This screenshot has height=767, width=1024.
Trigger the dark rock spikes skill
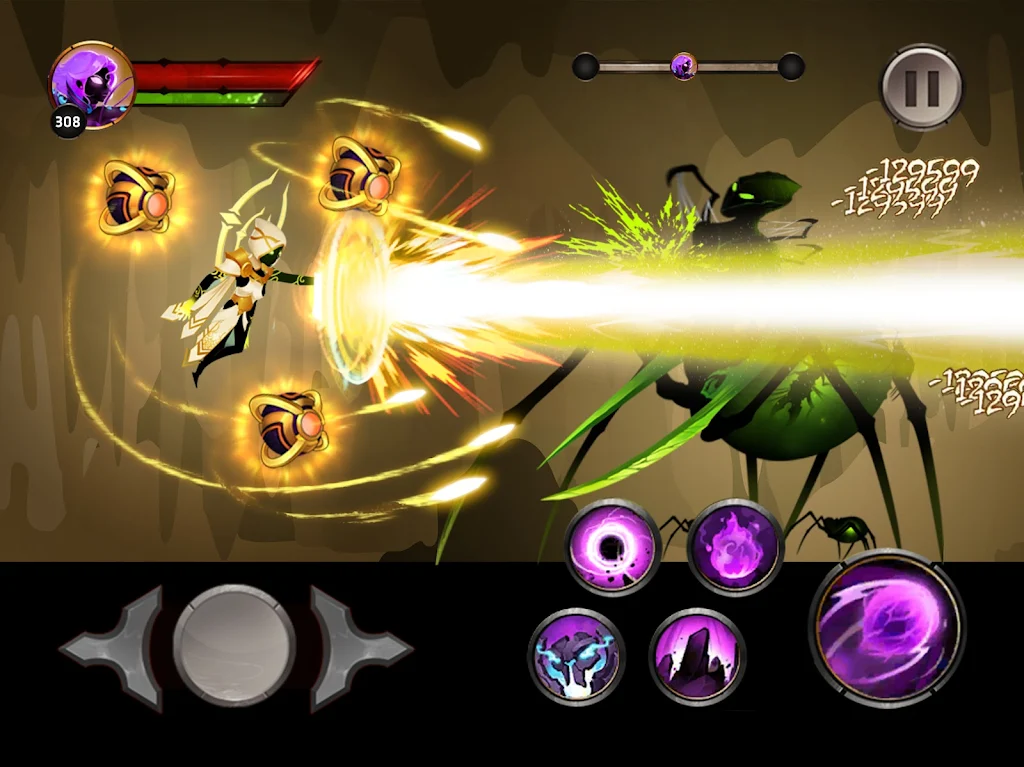pos(697,656)
